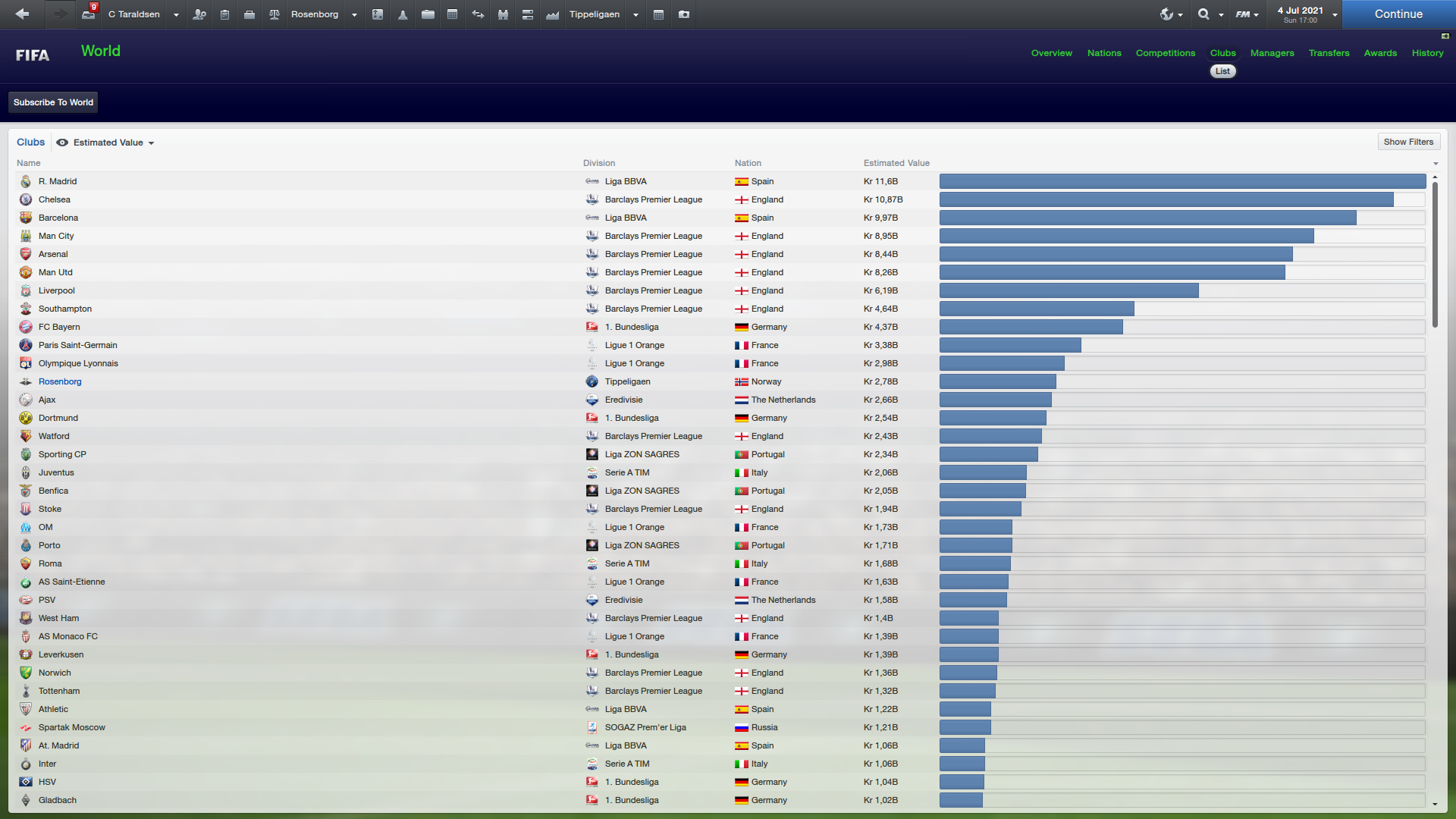Click the Continue button

(x=1398, y=14)
